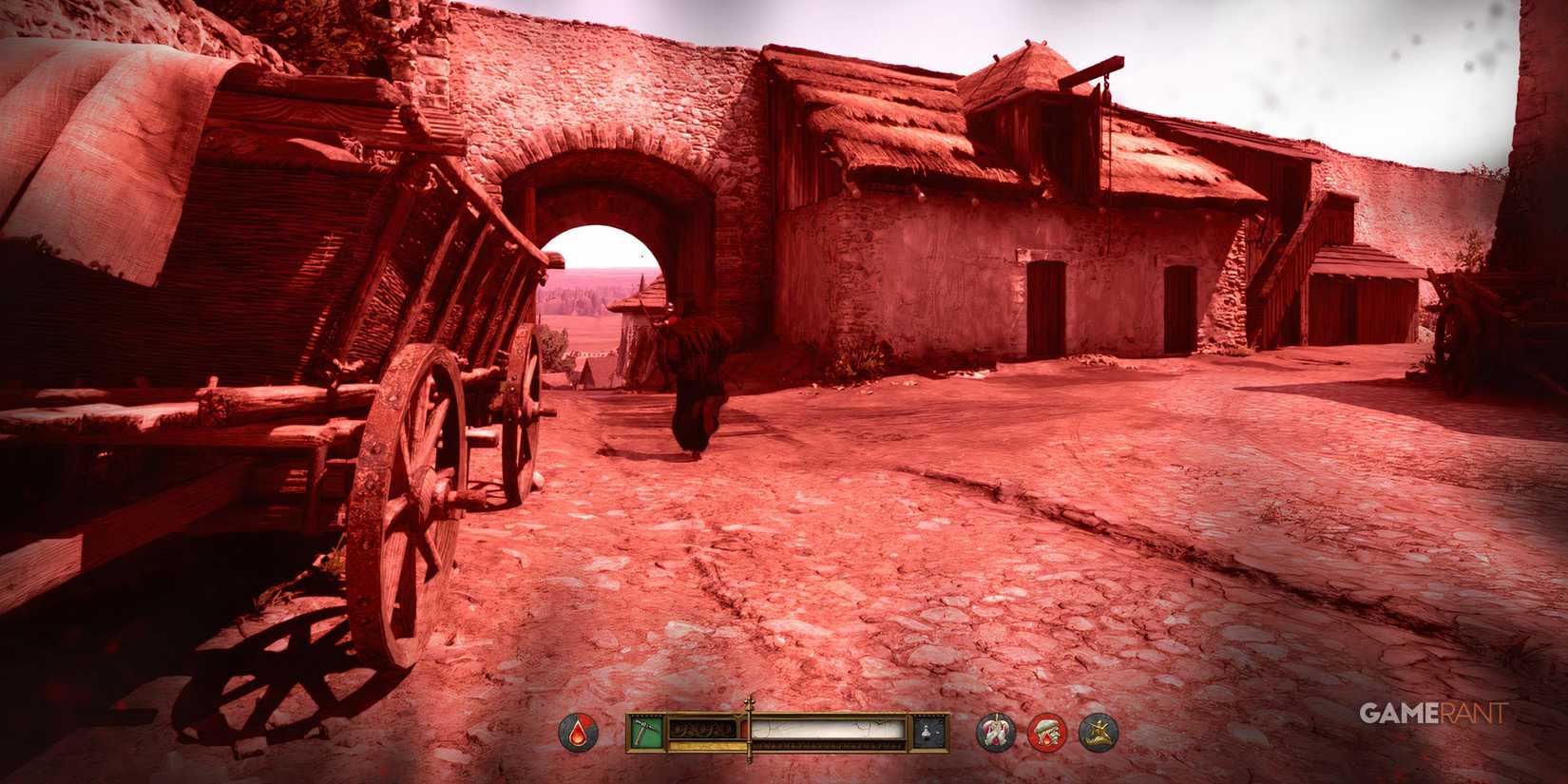
Task: Click the flask icon in the dark slot
Action: [926, 730]
